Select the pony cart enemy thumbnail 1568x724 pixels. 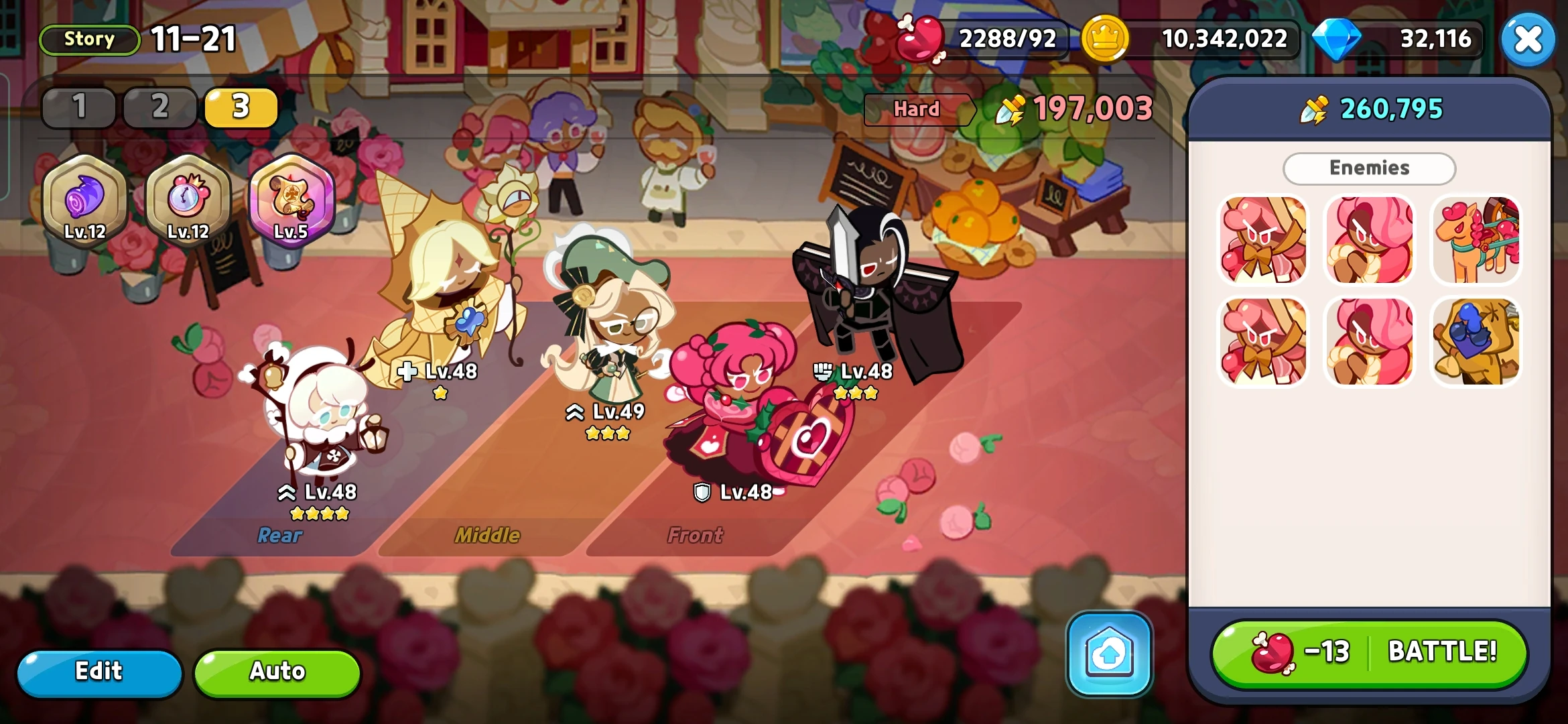click(1477, 240)
